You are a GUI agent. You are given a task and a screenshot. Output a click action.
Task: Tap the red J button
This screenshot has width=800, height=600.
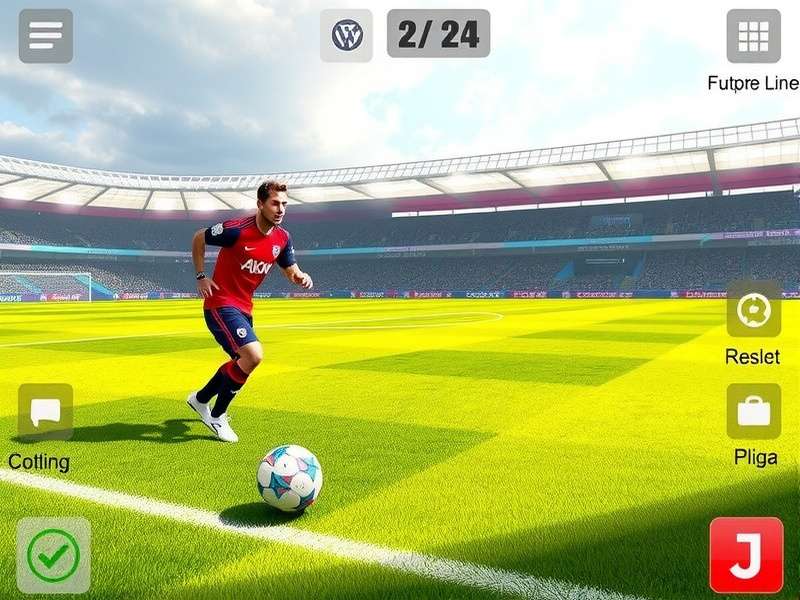[x=746, y=555]
